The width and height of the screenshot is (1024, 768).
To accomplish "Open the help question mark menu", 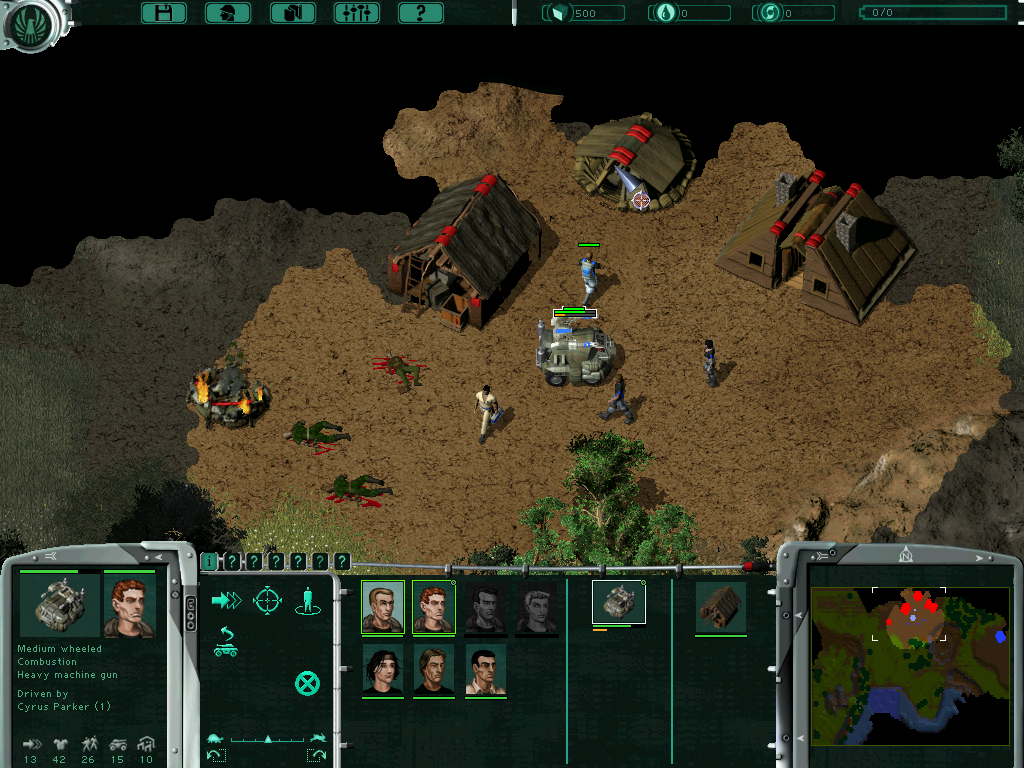I will click(421, 13).
